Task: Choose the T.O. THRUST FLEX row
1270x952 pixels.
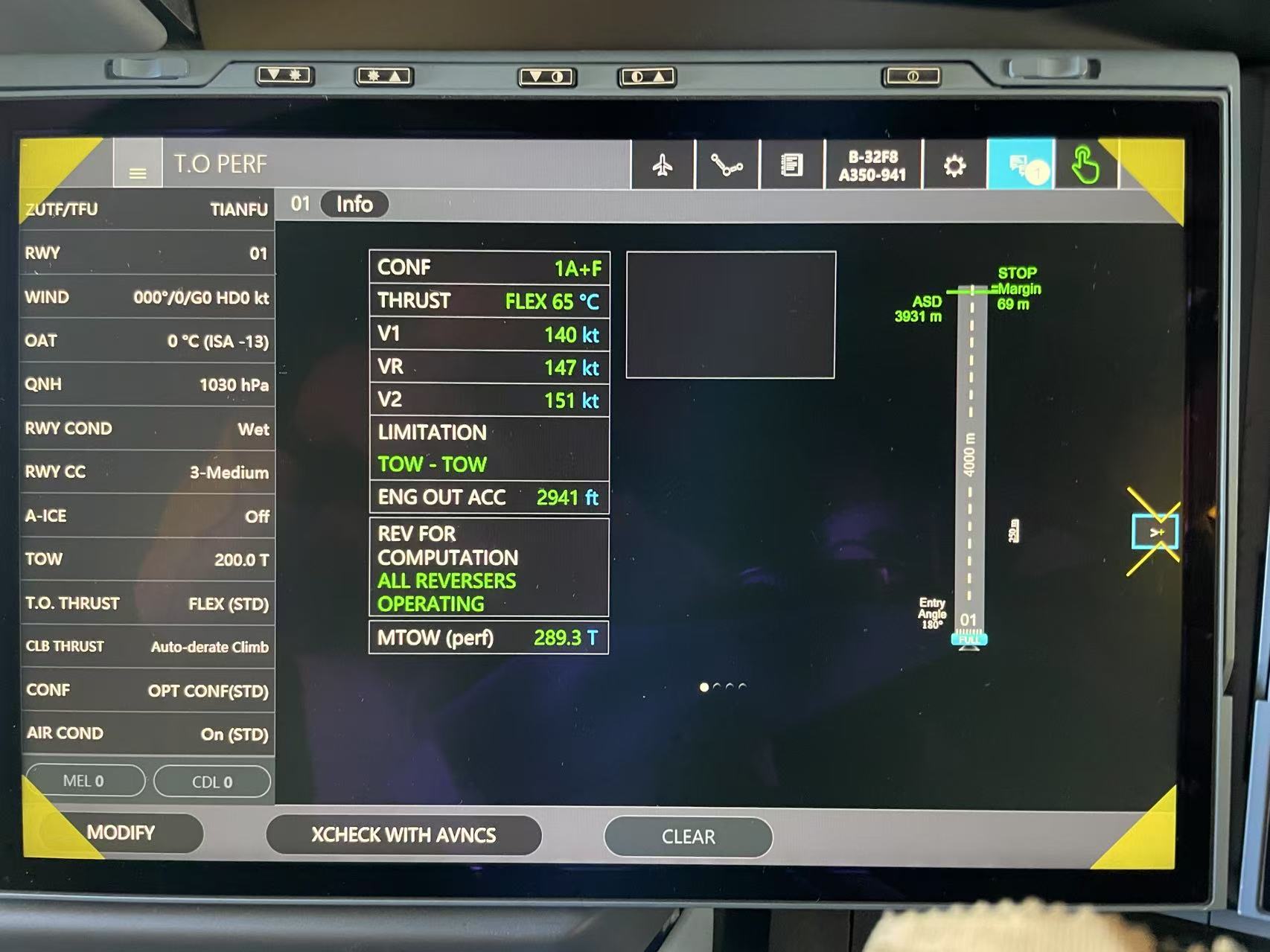Action: tap(147, 603)
